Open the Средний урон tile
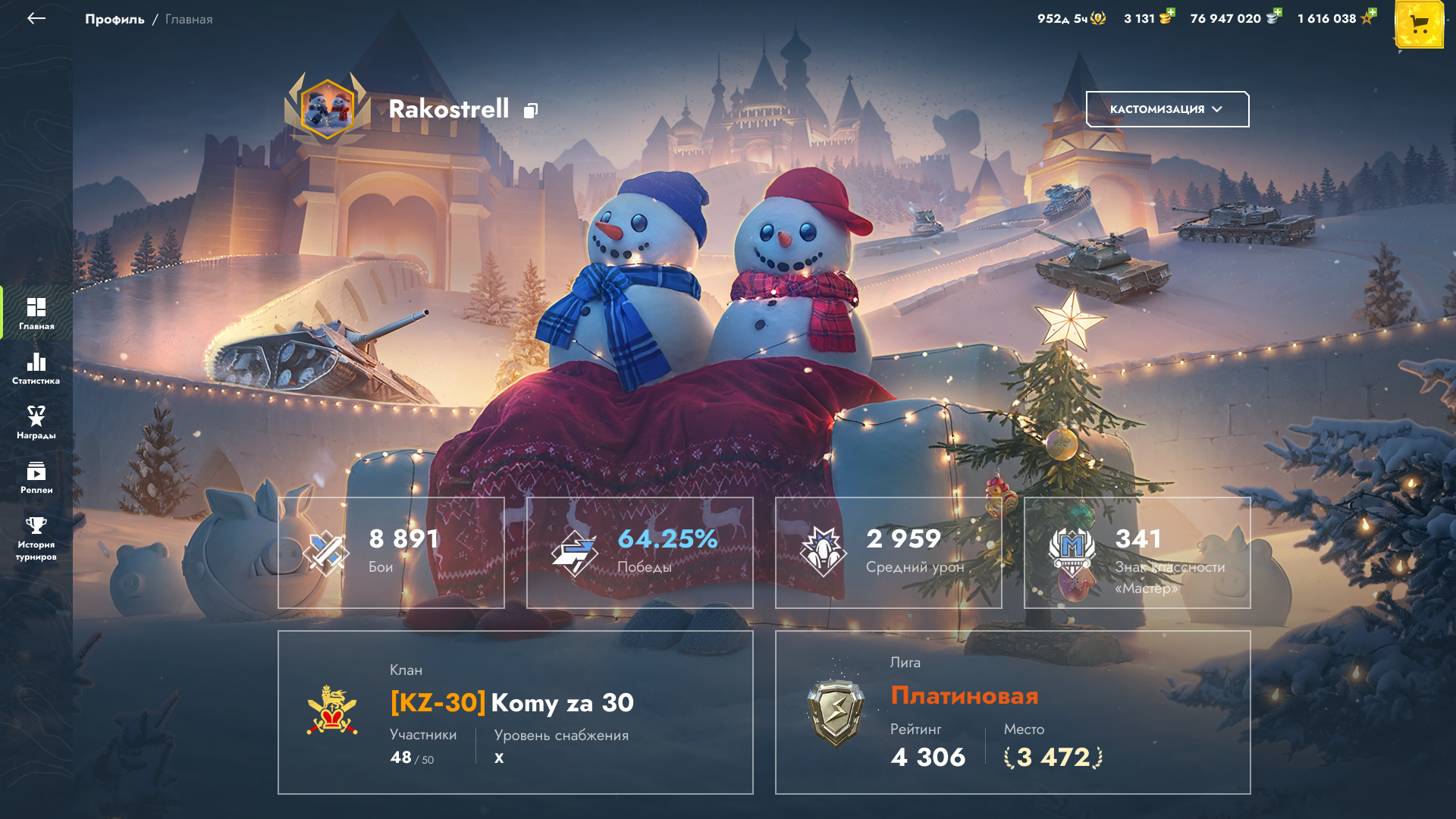 [x=889, y=552]
